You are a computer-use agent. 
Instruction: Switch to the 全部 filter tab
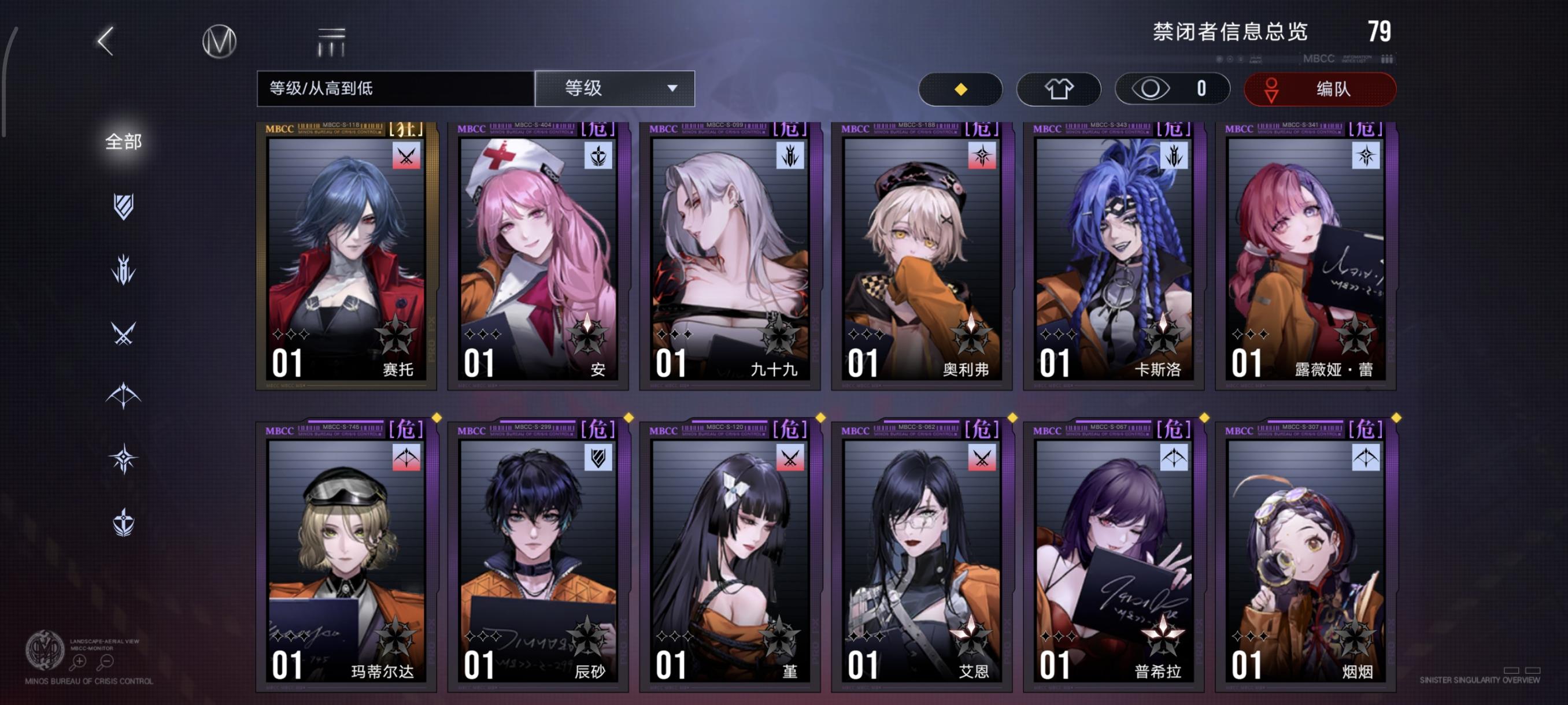(125, 141)
